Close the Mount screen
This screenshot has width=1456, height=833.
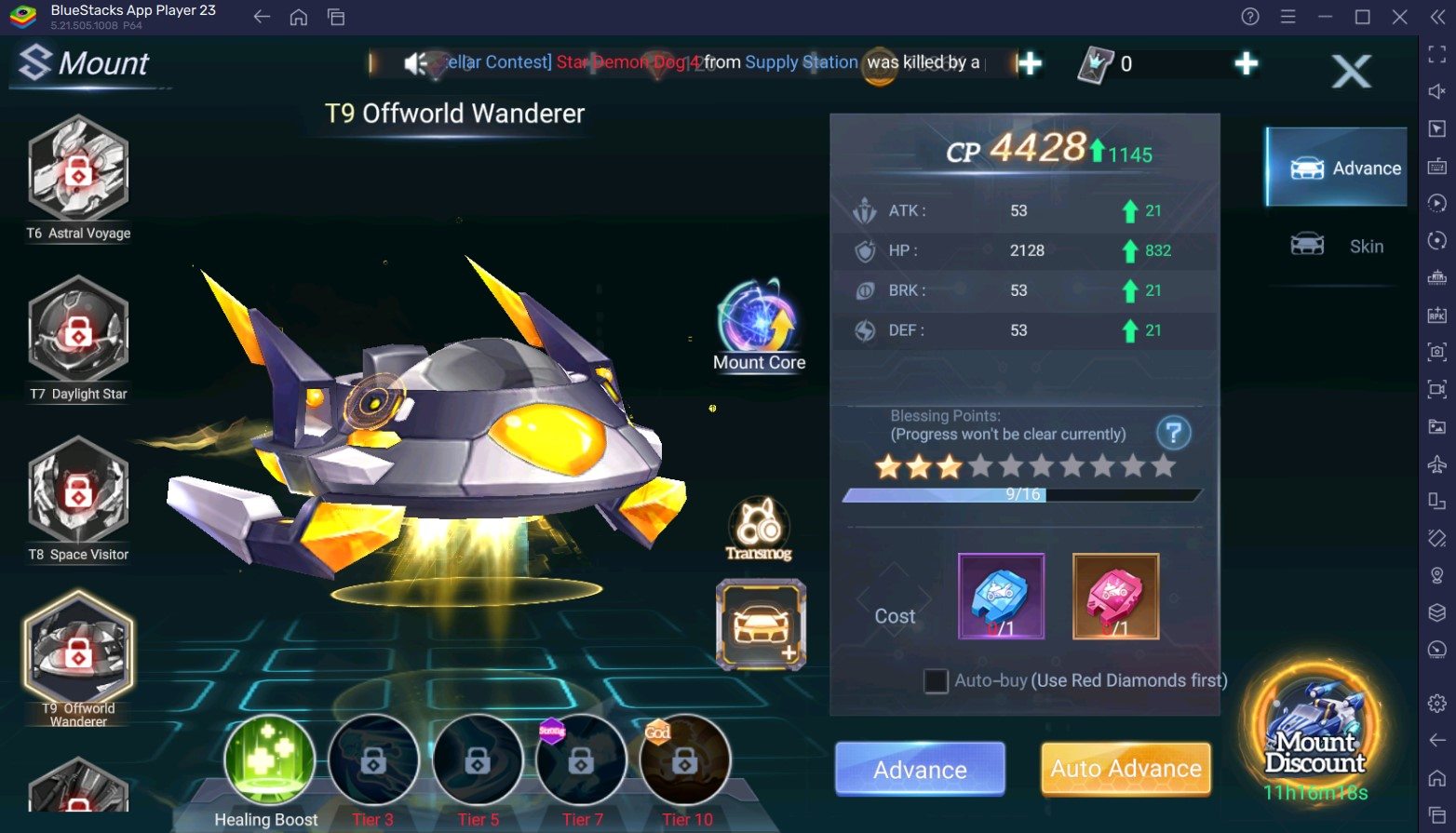(x=1351, y=71)
